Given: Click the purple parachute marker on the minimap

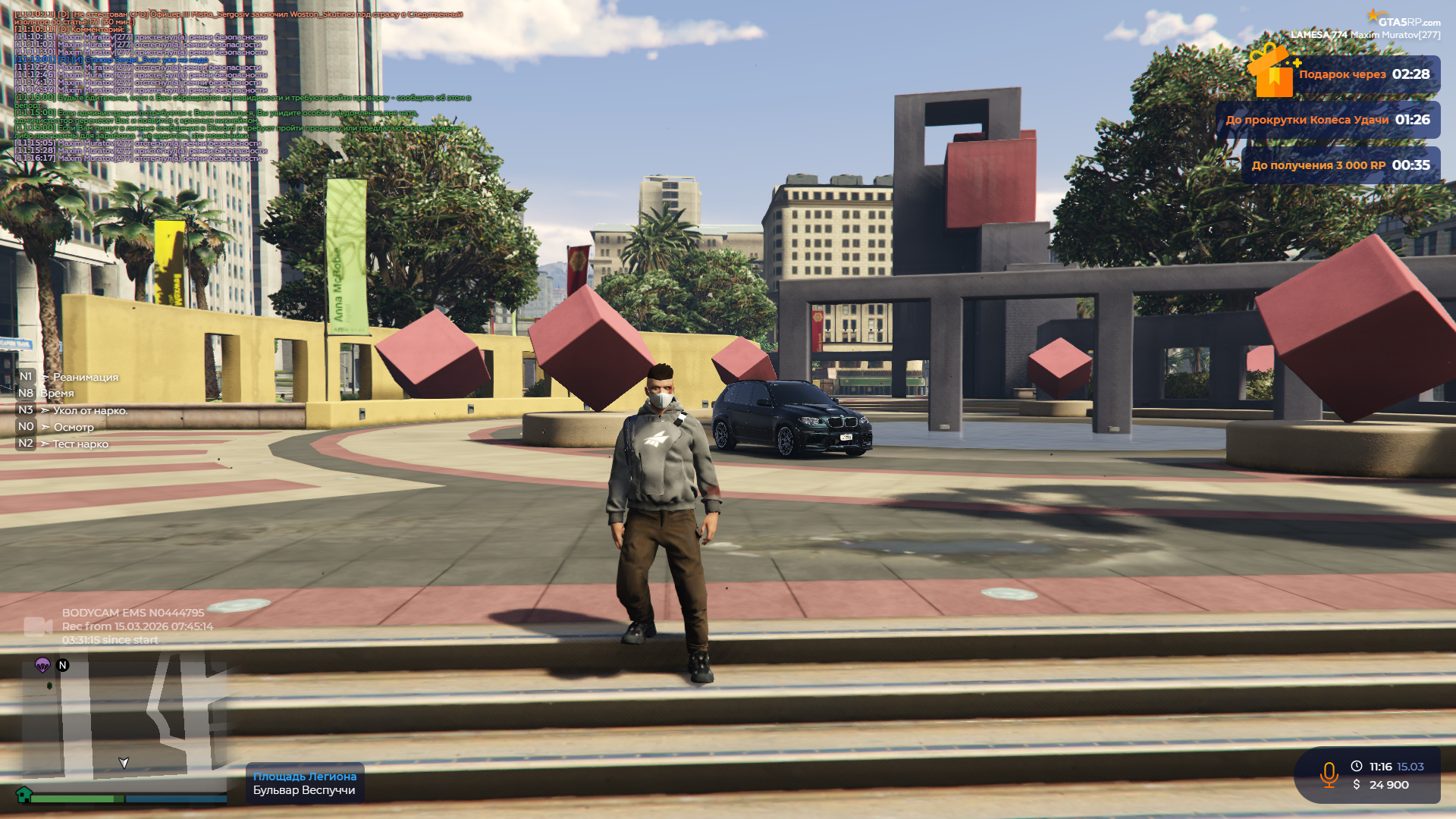Looking at the screenshot, I should coord(42,665).
